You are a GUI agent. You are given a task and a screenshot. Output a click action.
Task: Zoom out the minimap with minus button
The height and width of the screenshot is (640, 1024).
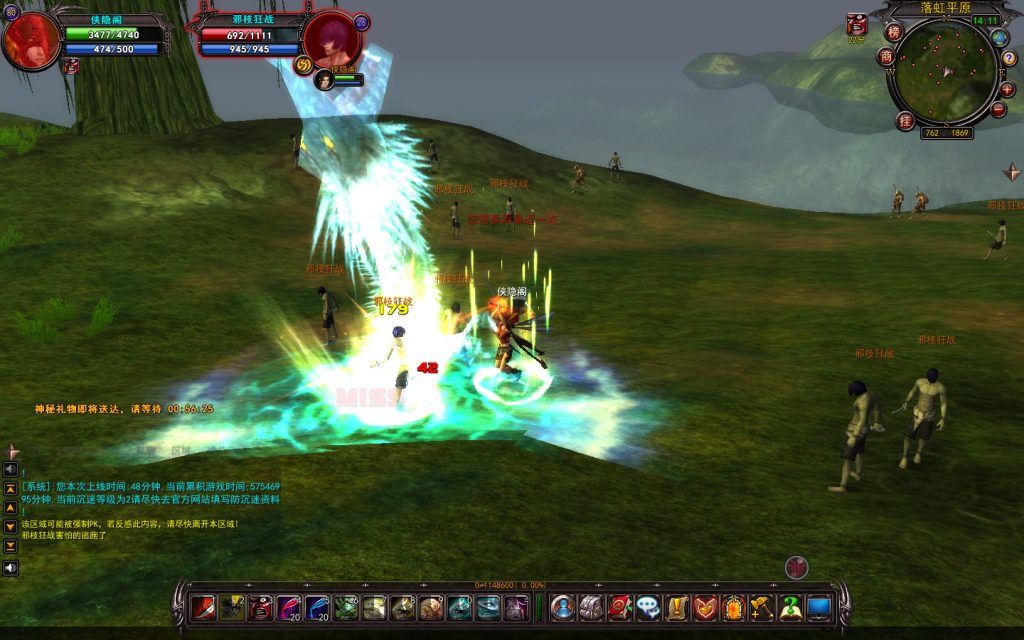pyautogui.click(x=998, y=109)
